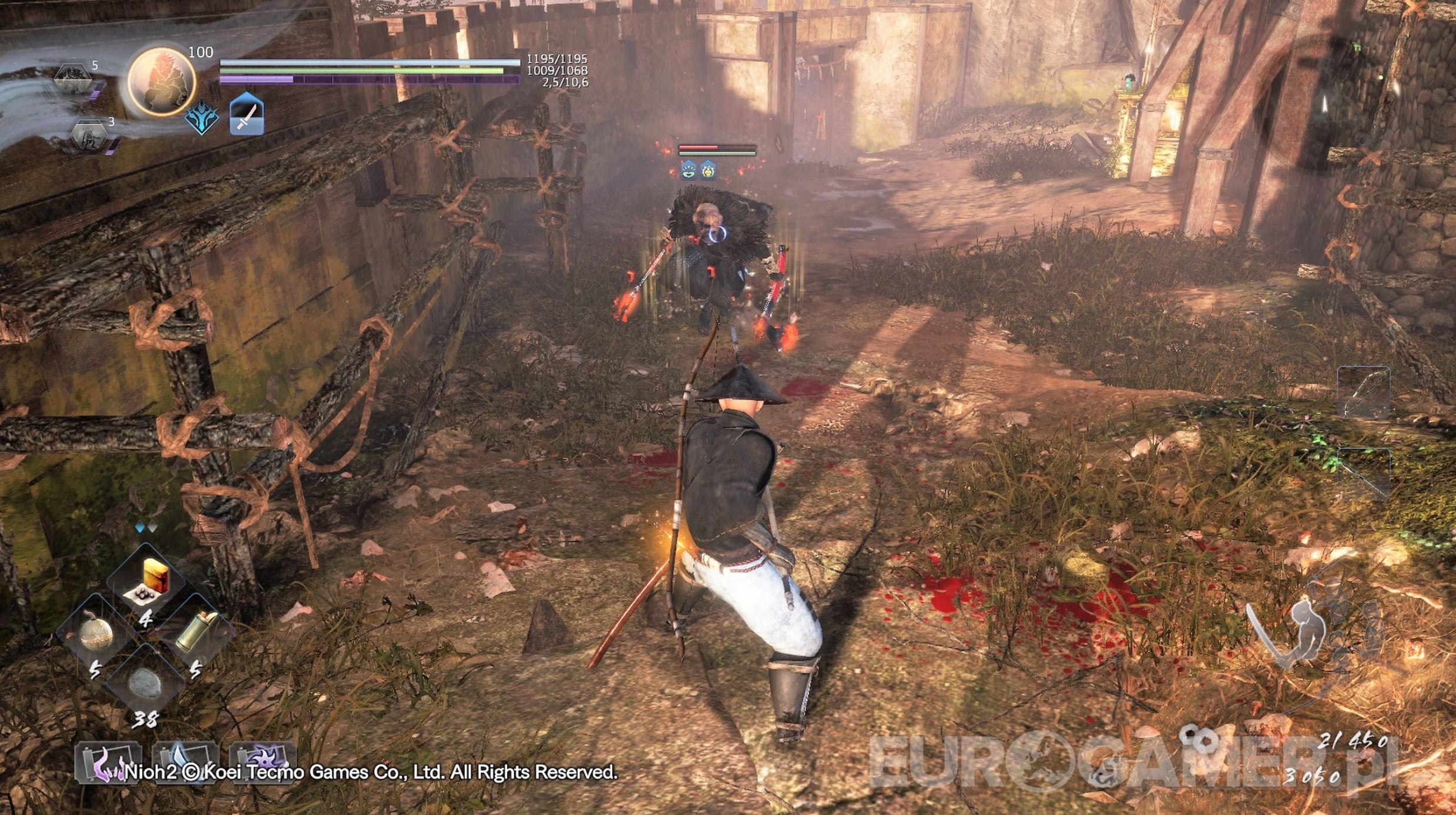Select the soul core slot showing 3
1456x815 pixels.
pyautogui.click(x=89, y=136)
